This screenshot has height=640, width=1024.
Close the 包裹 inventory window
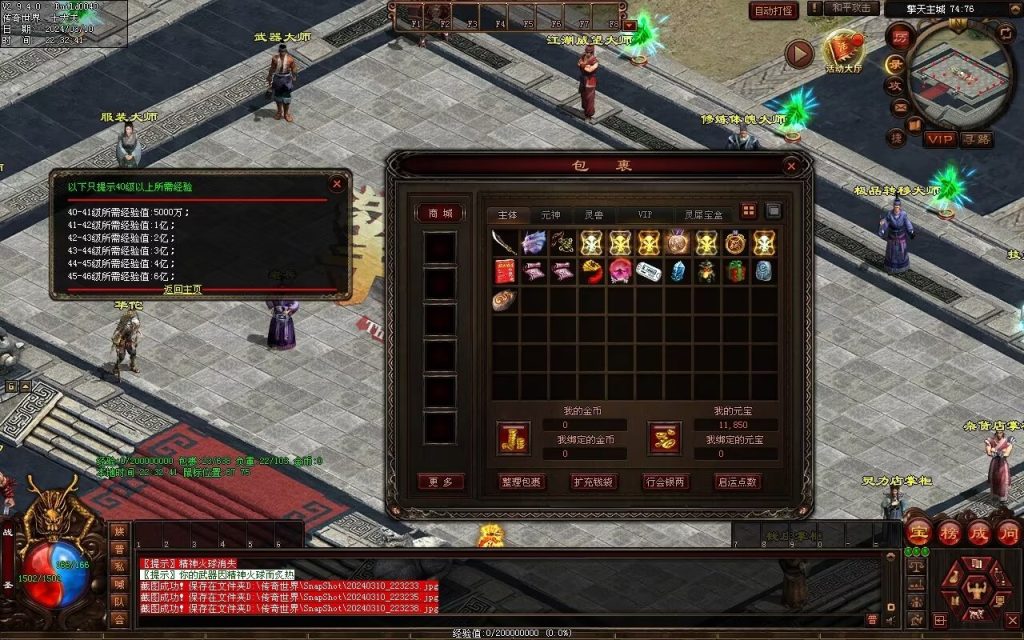tap(791, 166)
